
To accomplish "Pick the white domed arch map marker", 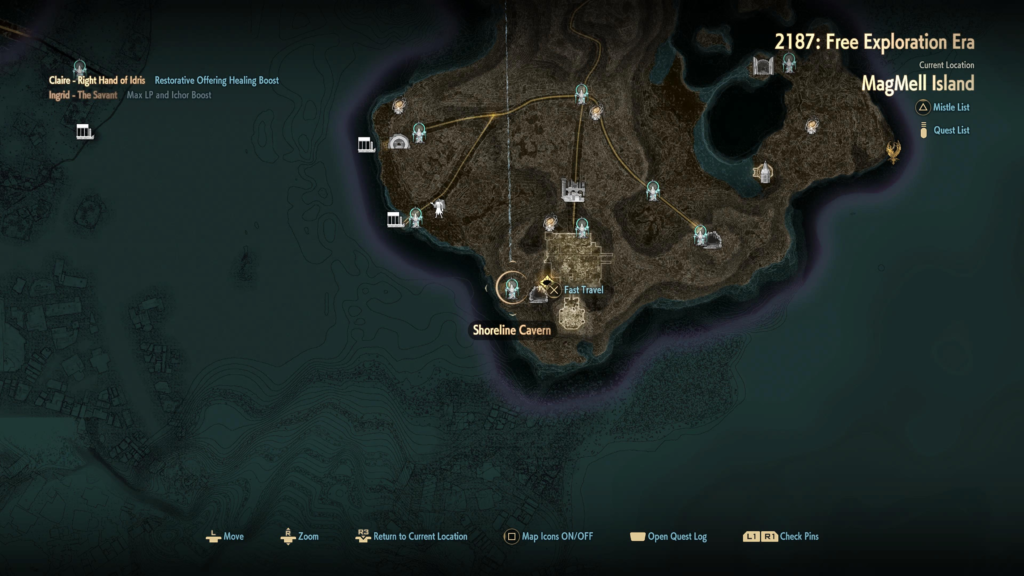I will (x=399, y=142).
